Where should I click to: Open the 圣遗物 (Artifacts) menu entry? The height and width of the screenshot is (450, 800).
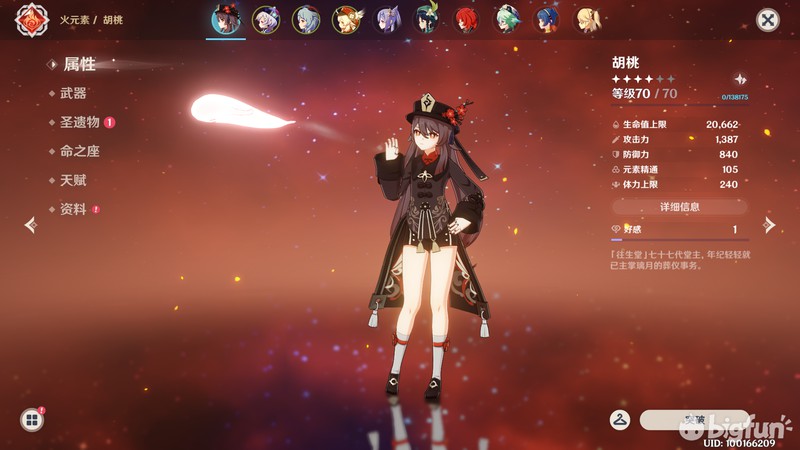coord(80,122)
